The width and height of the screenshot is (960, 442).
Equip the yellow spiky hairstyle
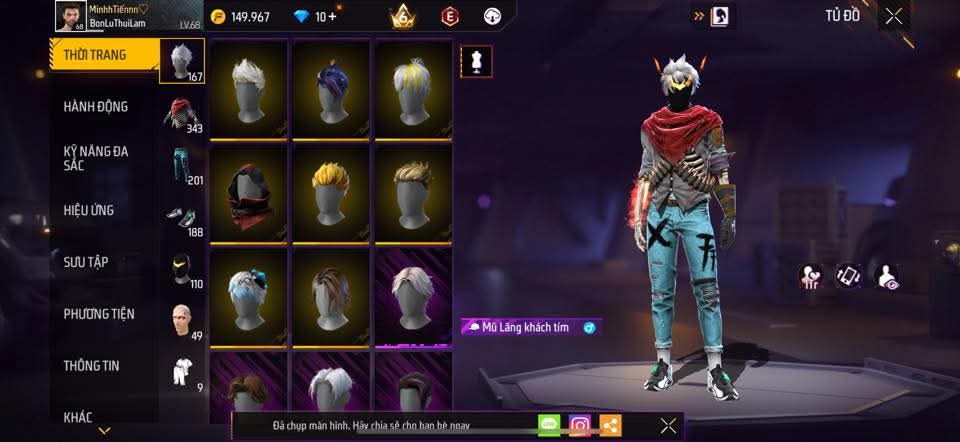[330, 194]
